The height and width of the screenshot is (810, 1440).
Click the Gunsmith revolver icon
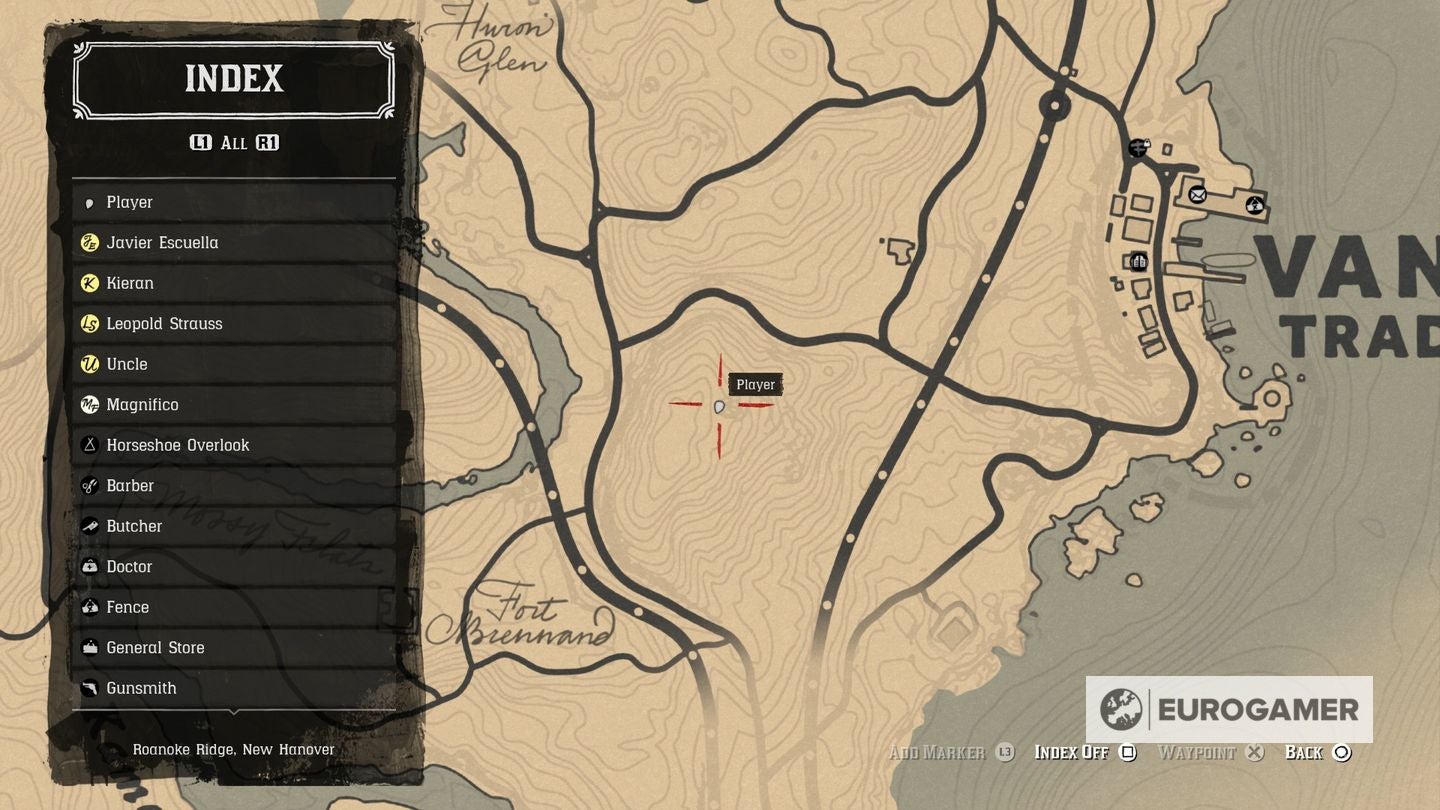coord(90,688)
